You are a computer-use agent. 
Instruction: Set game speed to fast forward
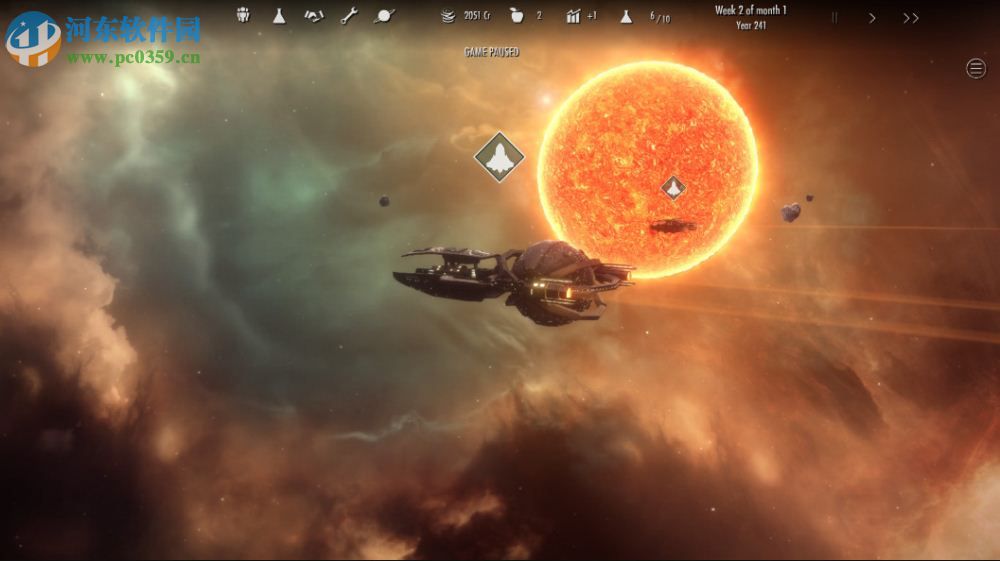(910, 17)
